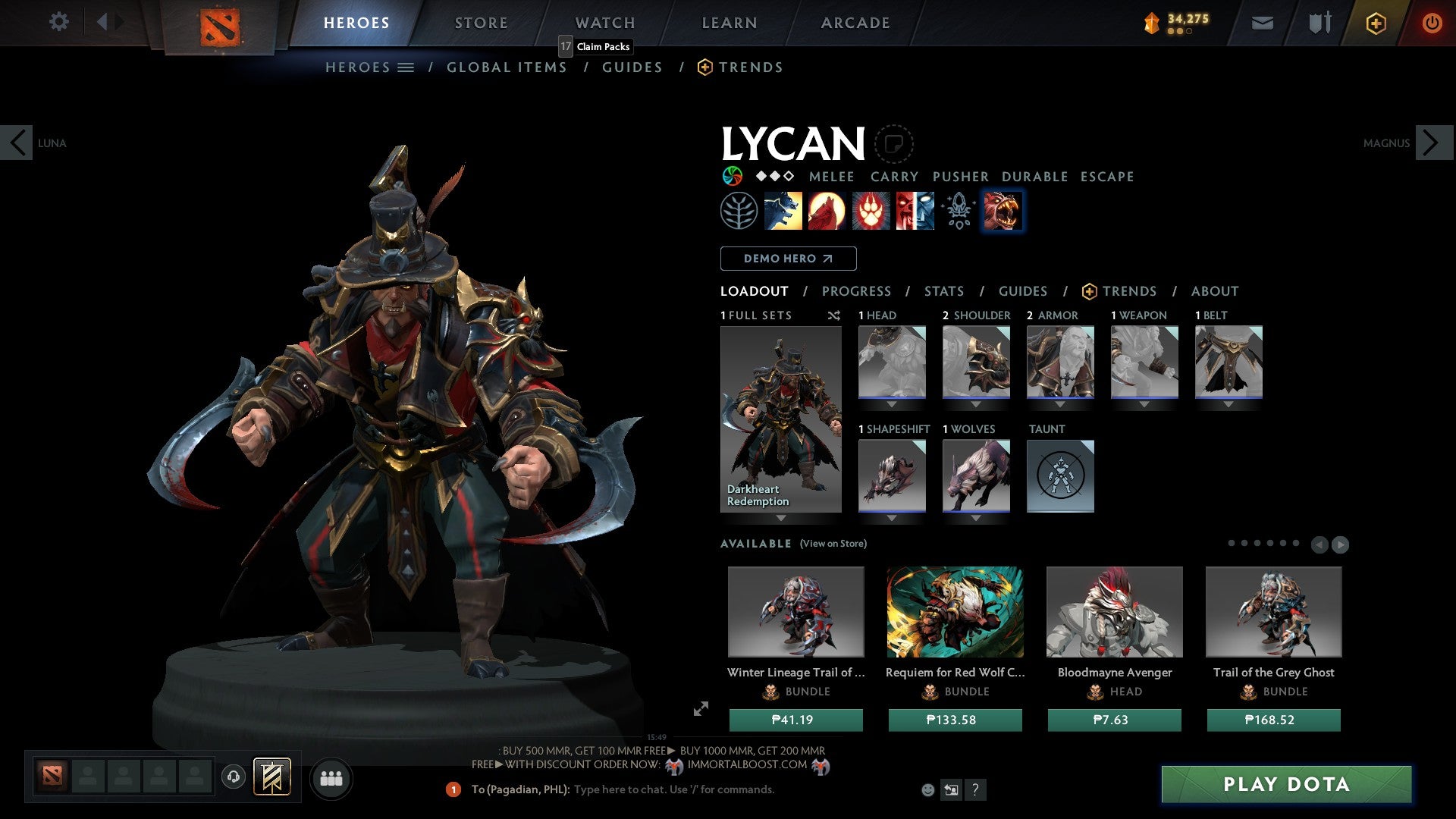
Task: Switch to the STATS tab
Action: click(943, 291)
